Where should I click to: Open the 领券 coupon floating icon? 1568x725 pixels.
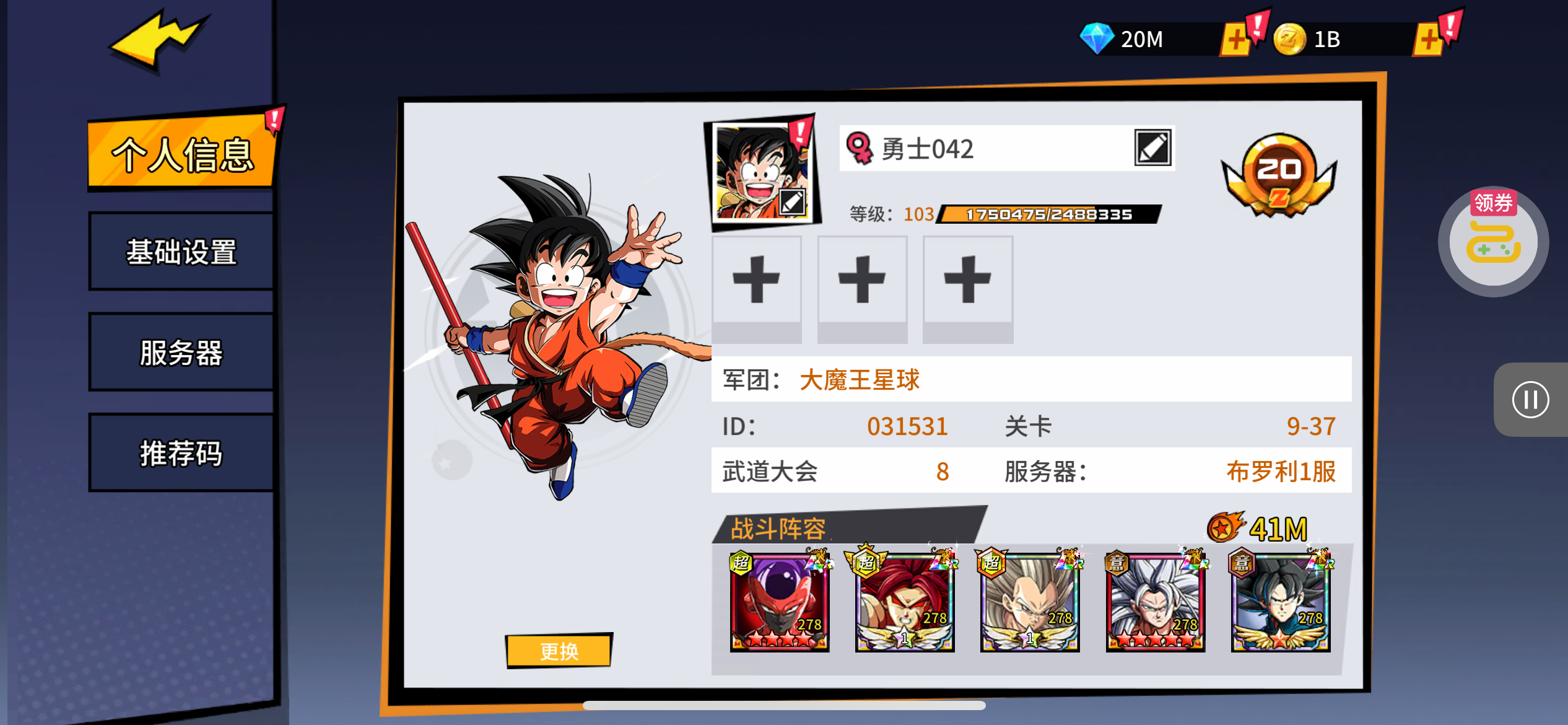pos(1493,242)
